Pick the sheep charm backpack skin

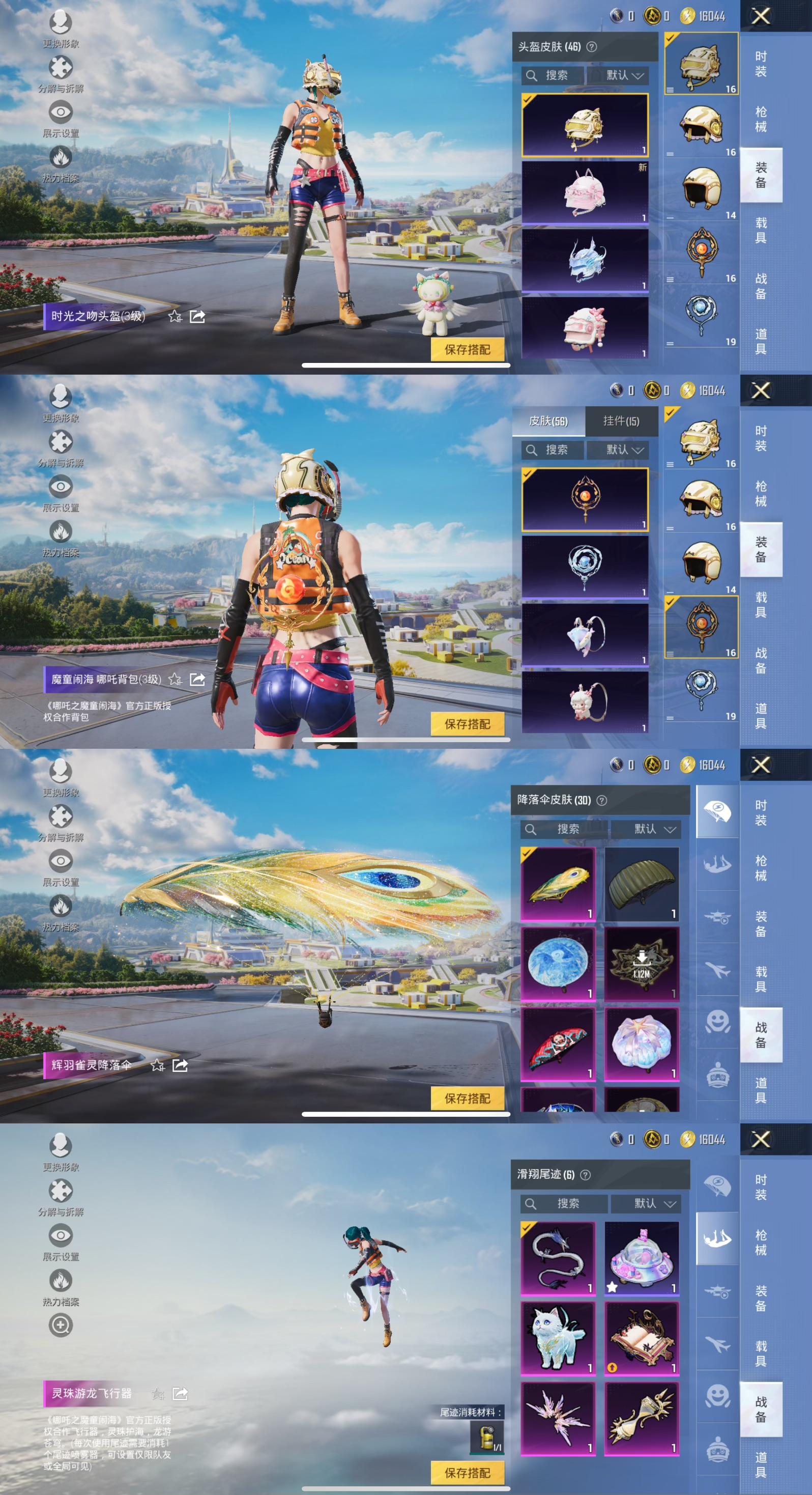585,702
